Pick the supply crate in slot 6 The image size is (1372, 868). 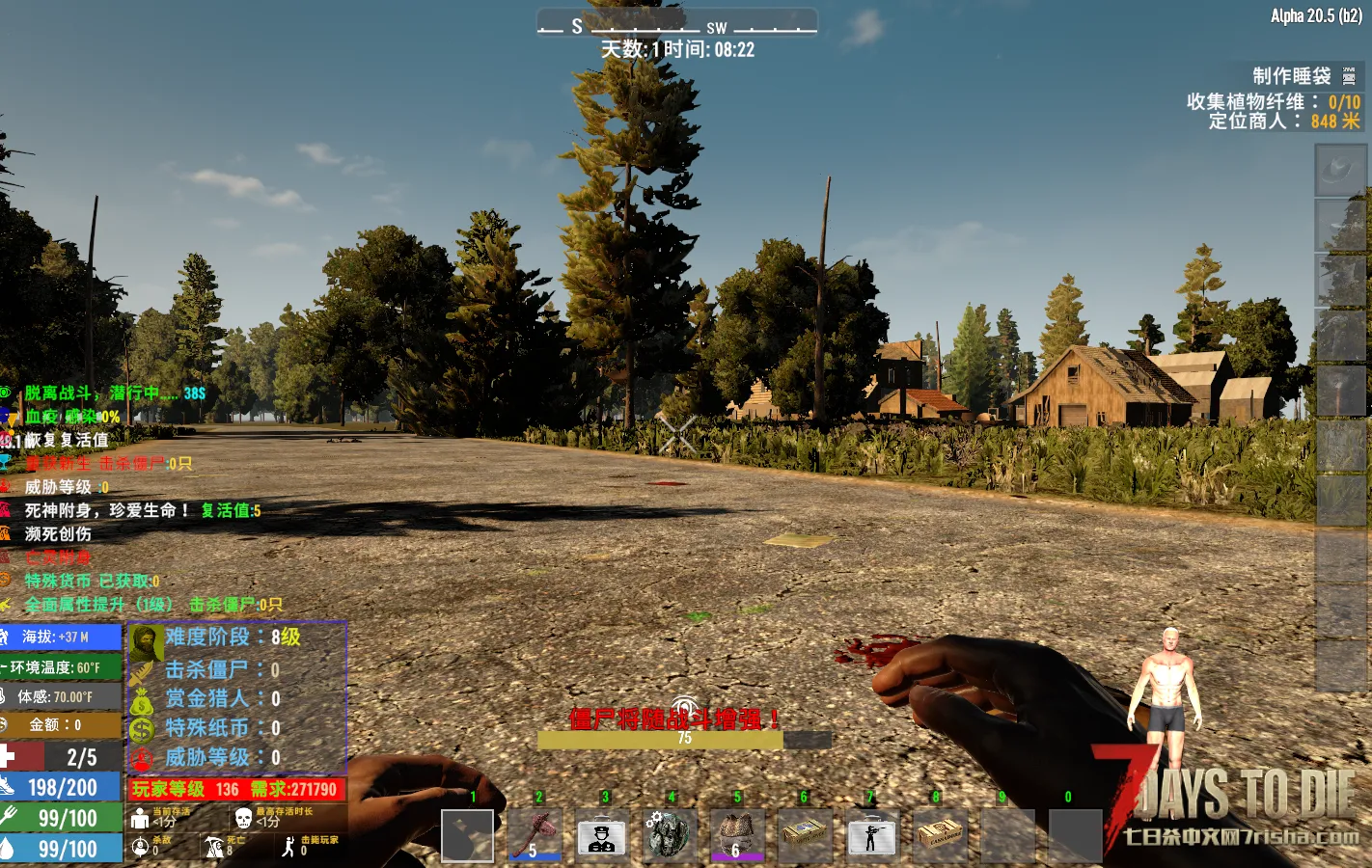[x=804, y=835]
